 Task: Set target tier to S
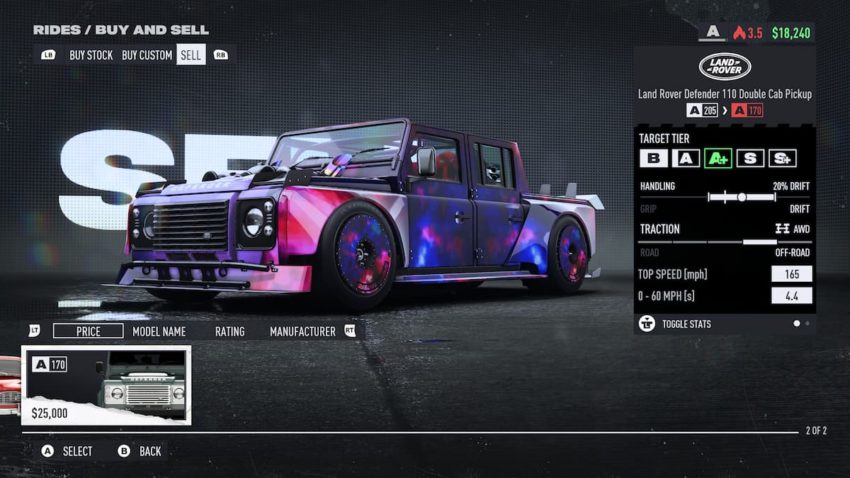(749, 158)
